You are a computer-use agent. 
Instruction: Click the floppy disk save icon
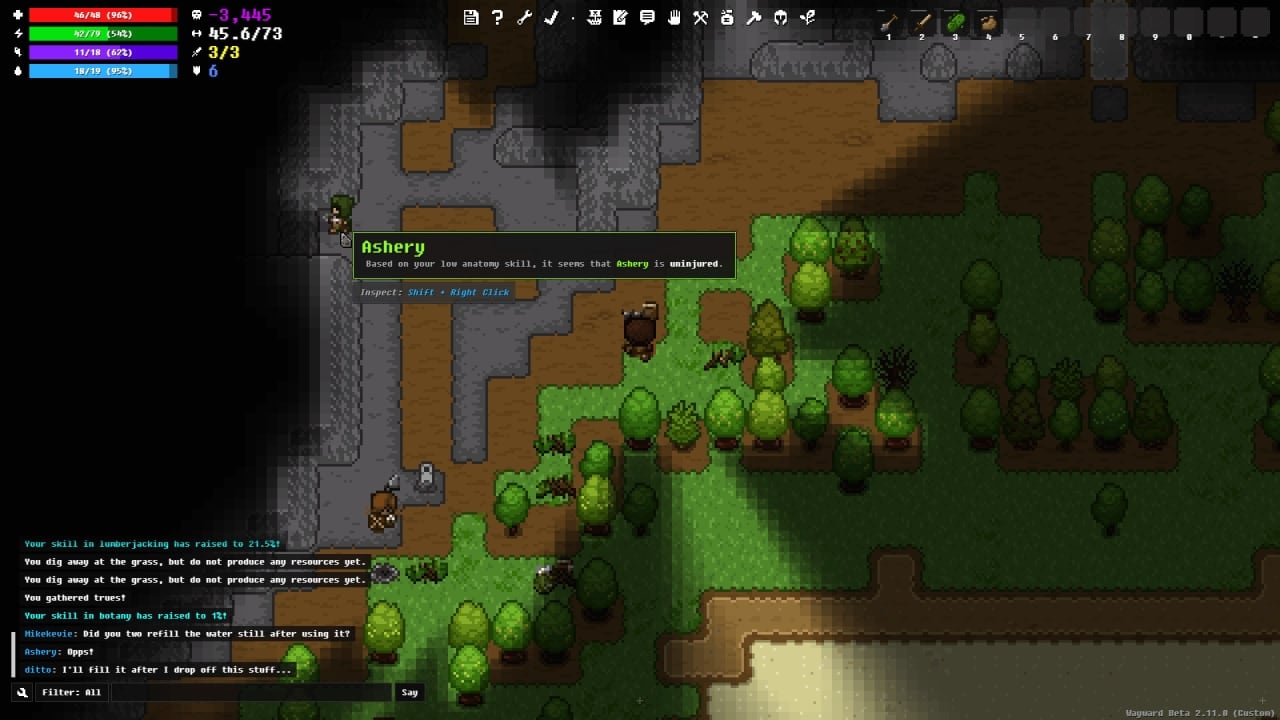point(471,17)
